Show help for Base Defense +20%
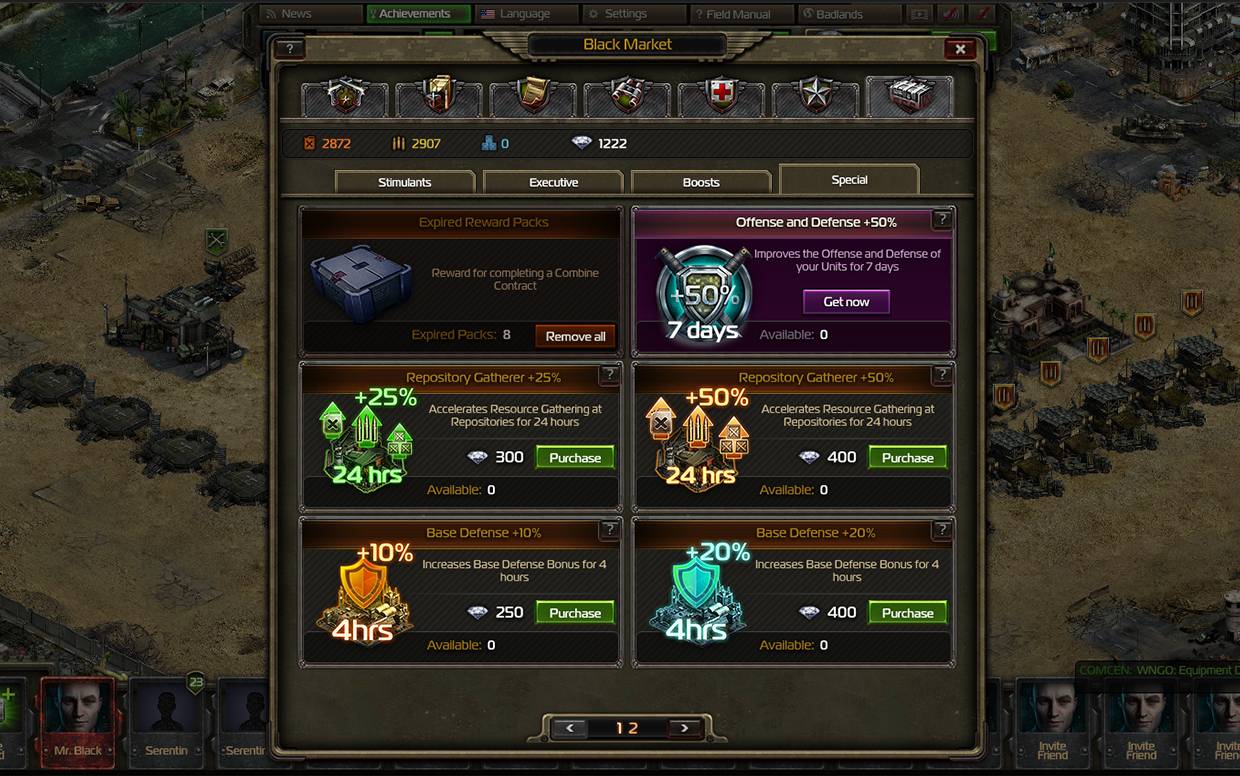 [x=941, y=530]
